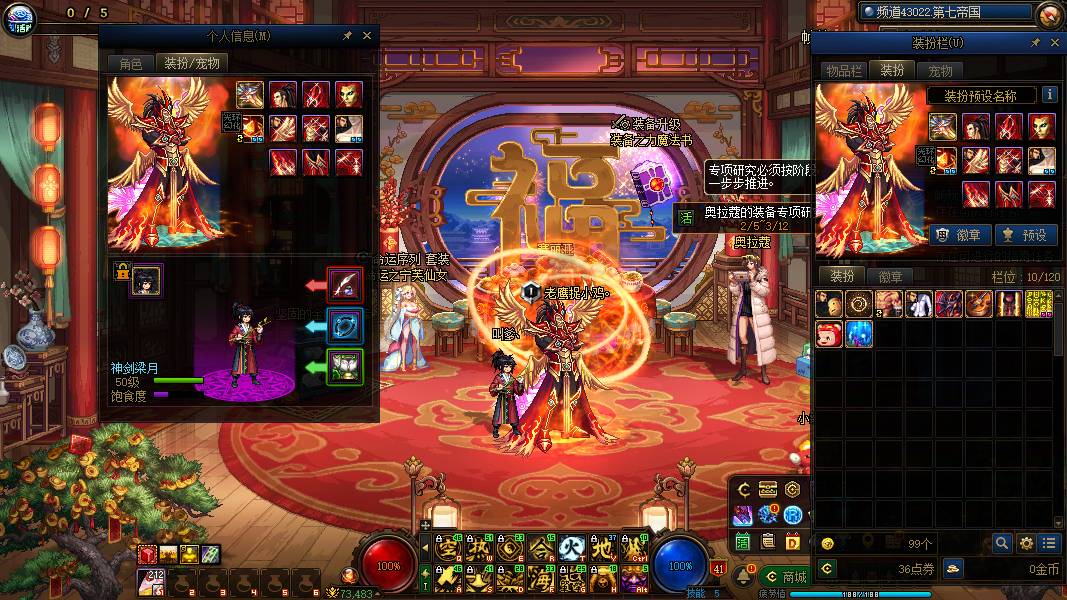This screenshot has width=1067, height=600.
Task: Switch to the 角色 tab
Action: (130, 63)
